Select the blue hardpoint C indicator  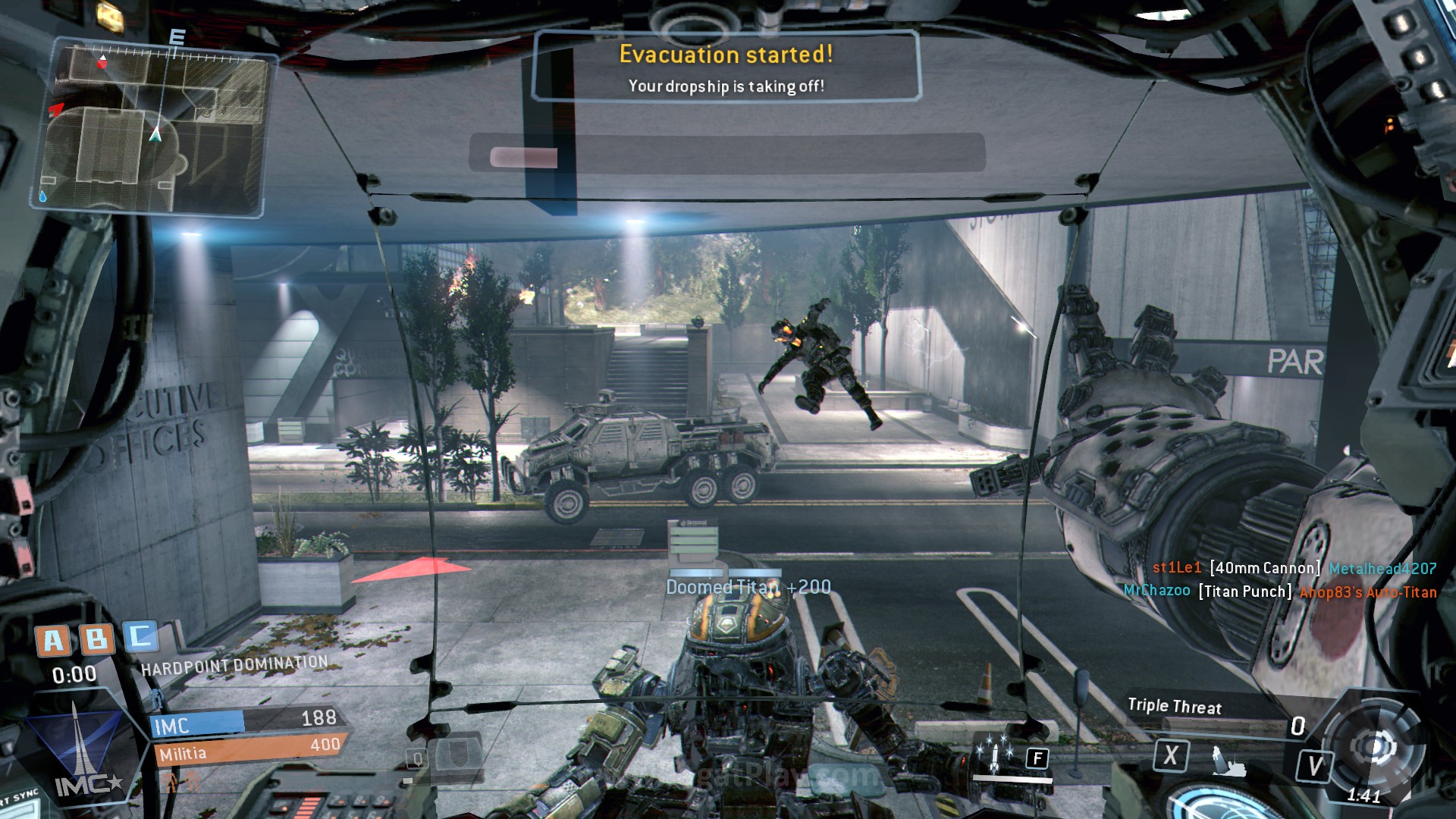click(140, 636)
